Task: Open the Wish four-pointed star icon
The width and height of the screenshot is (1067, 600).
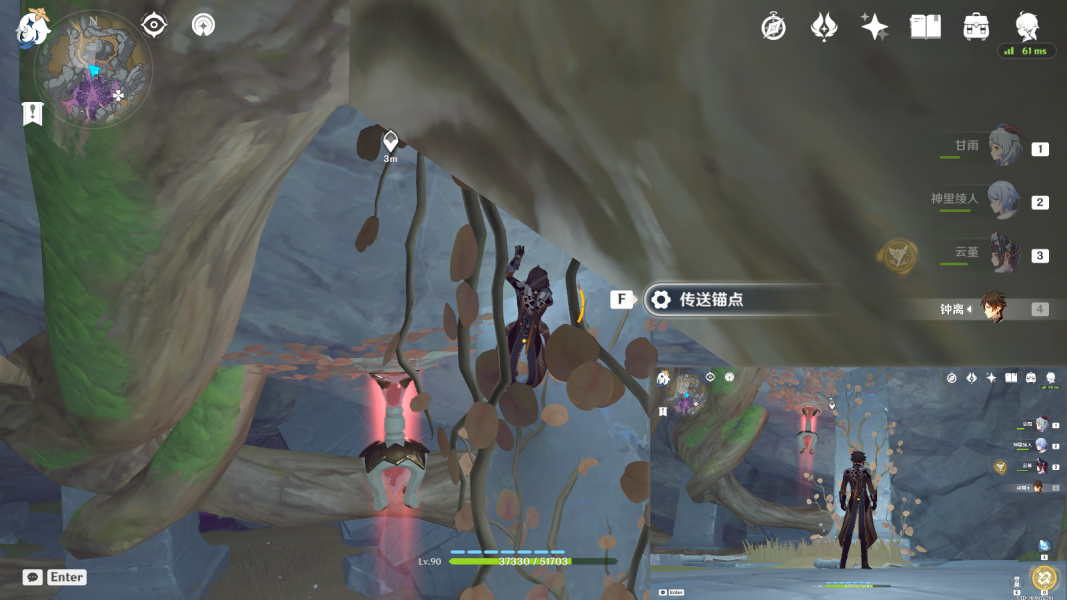Action: tap(874, 27)
